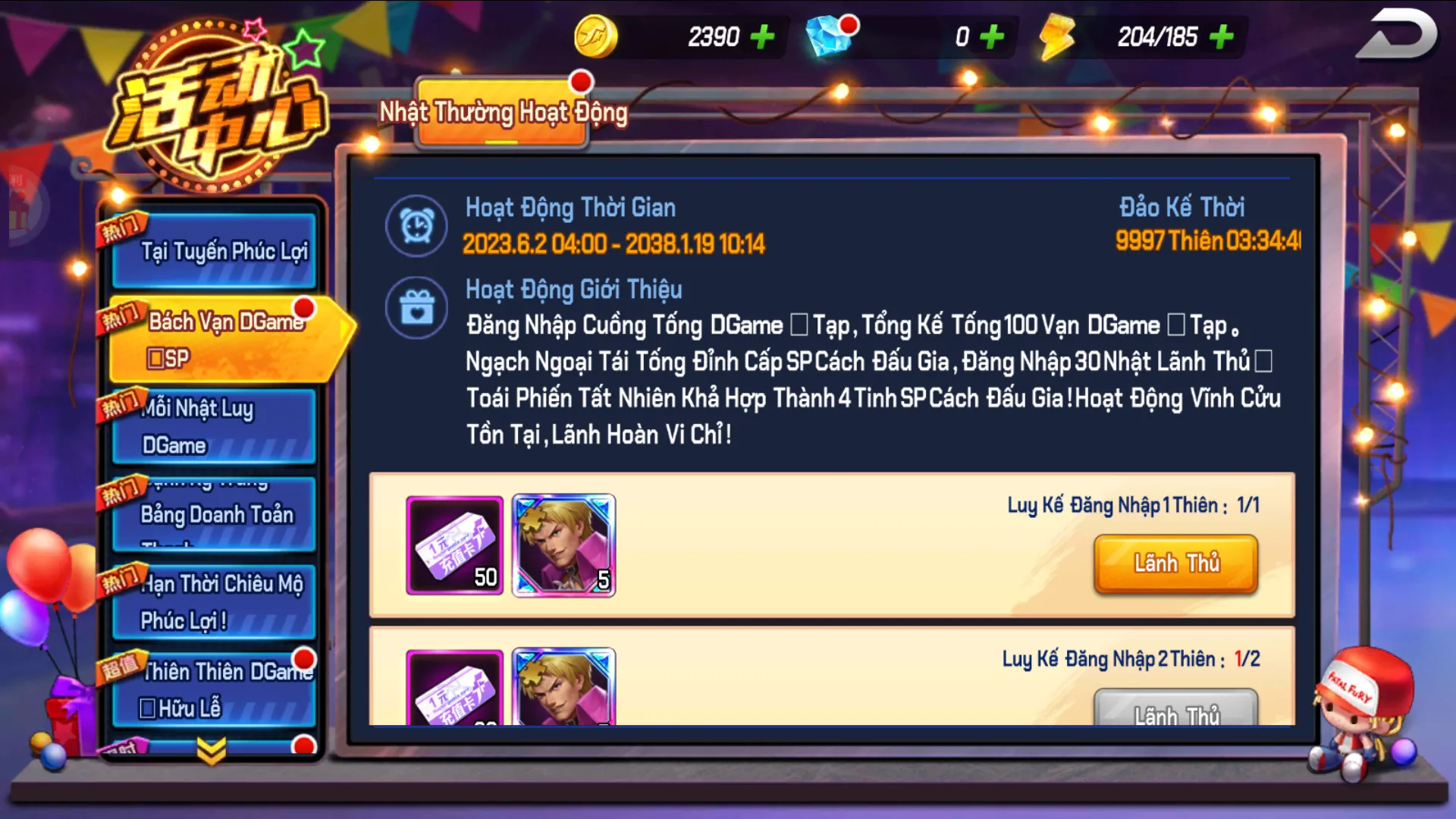Image resolution: width=1456 pixels, height=819 pixels.
Task: Open the gold coin currency shop
Action: (595, 35)
